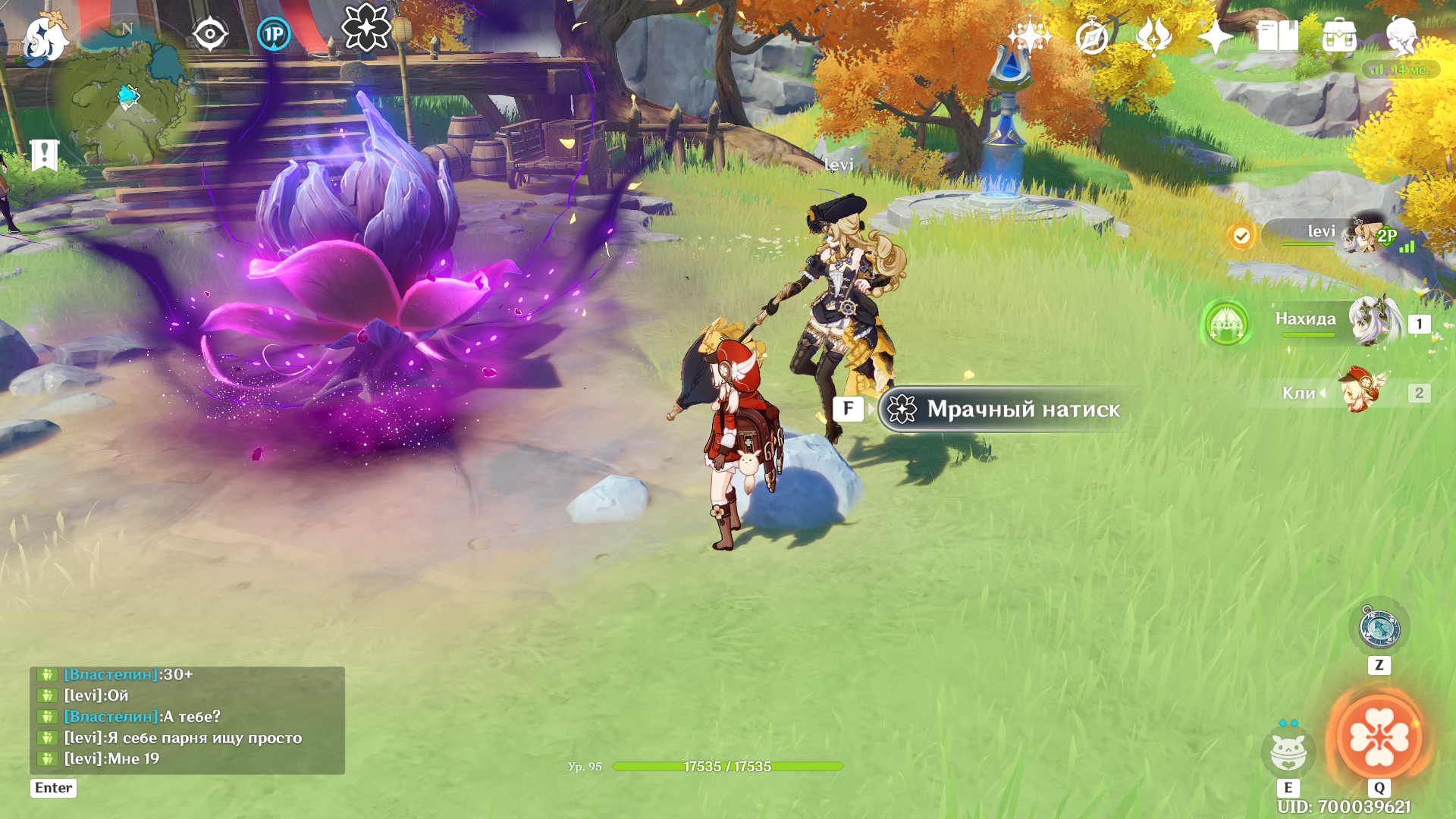Activate Klee's clover elemental burst
Image resolution: width=1456 pixels, height=819 pixels.
coord(1379,736)
